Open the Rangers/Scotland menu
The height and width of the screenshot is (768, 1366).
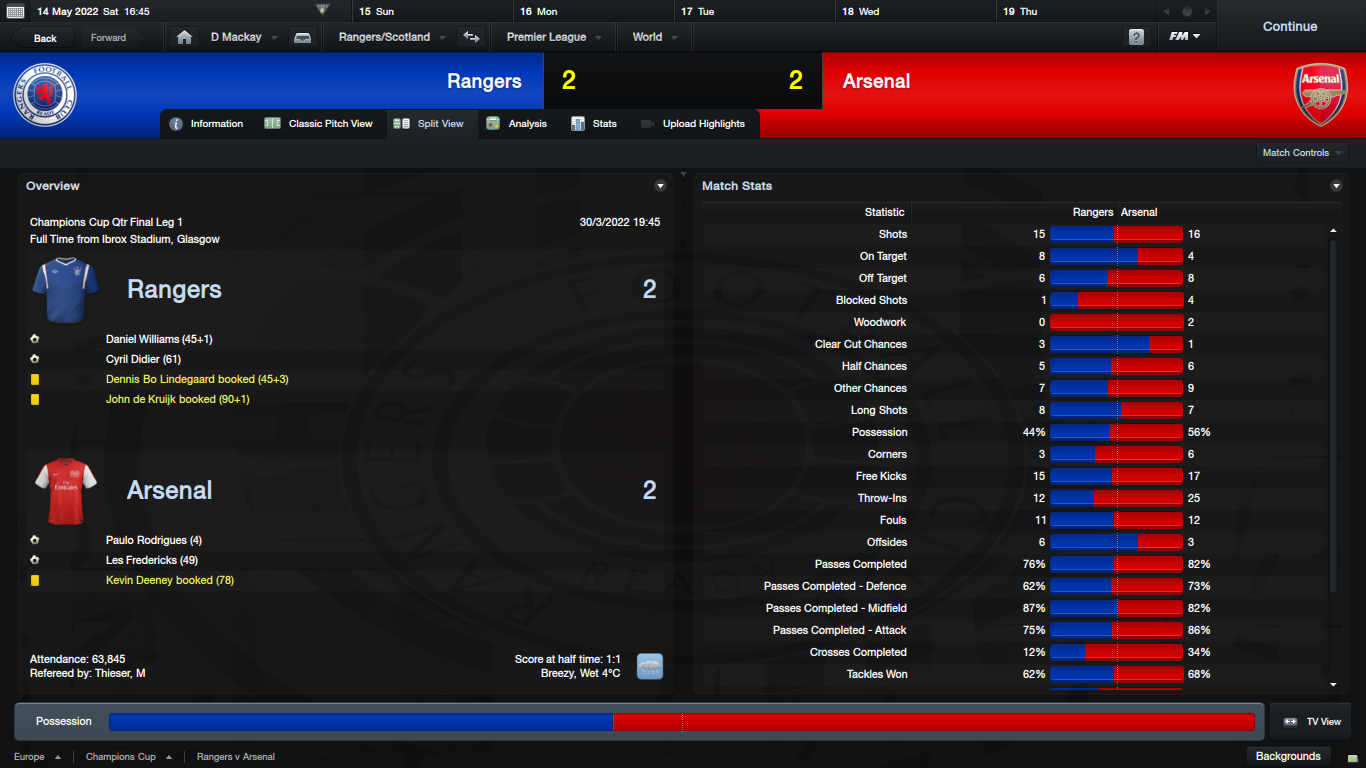391,38
